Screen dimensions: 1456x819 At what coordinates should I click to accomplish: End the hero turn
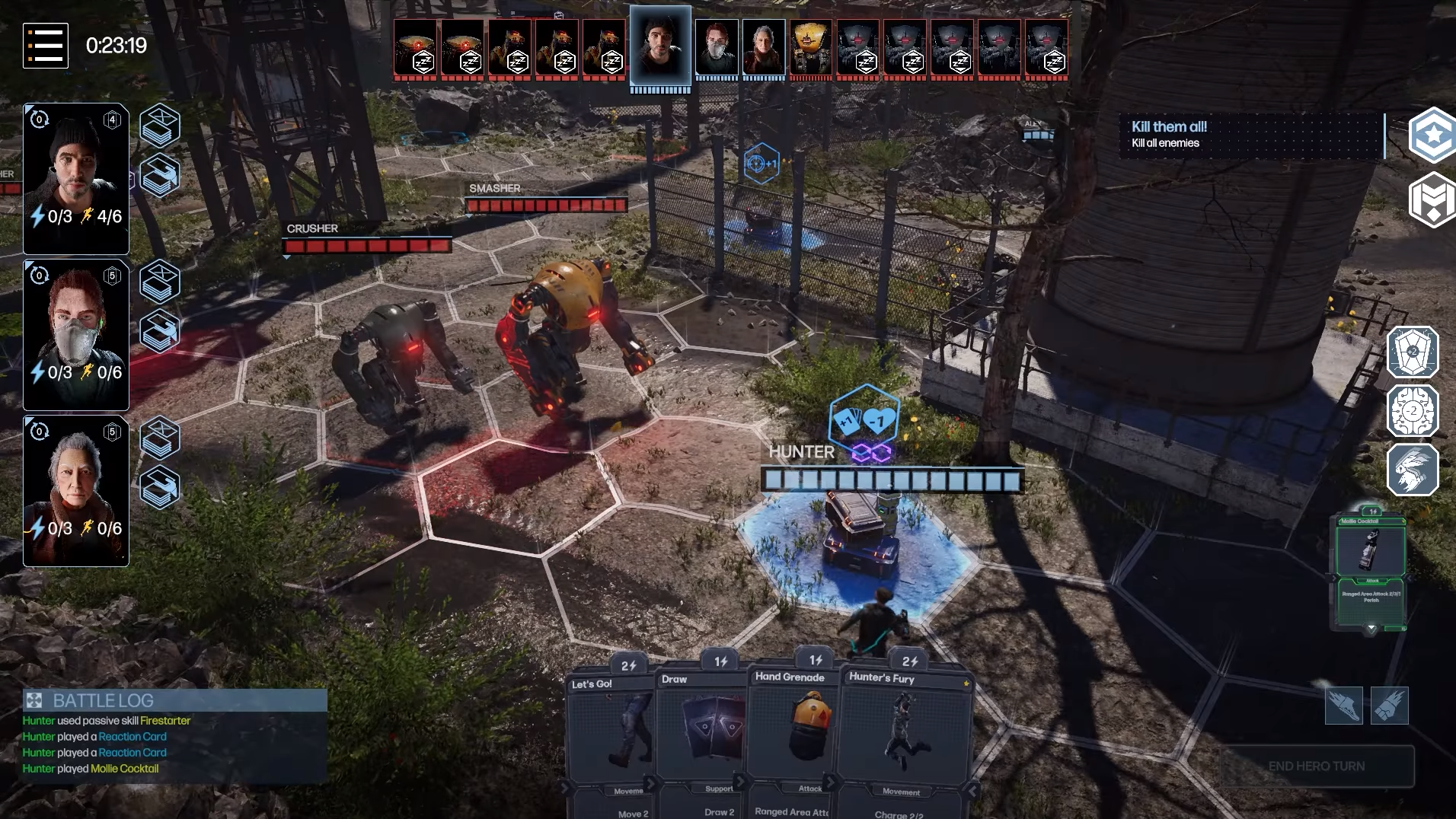(x=1317, y=766)
